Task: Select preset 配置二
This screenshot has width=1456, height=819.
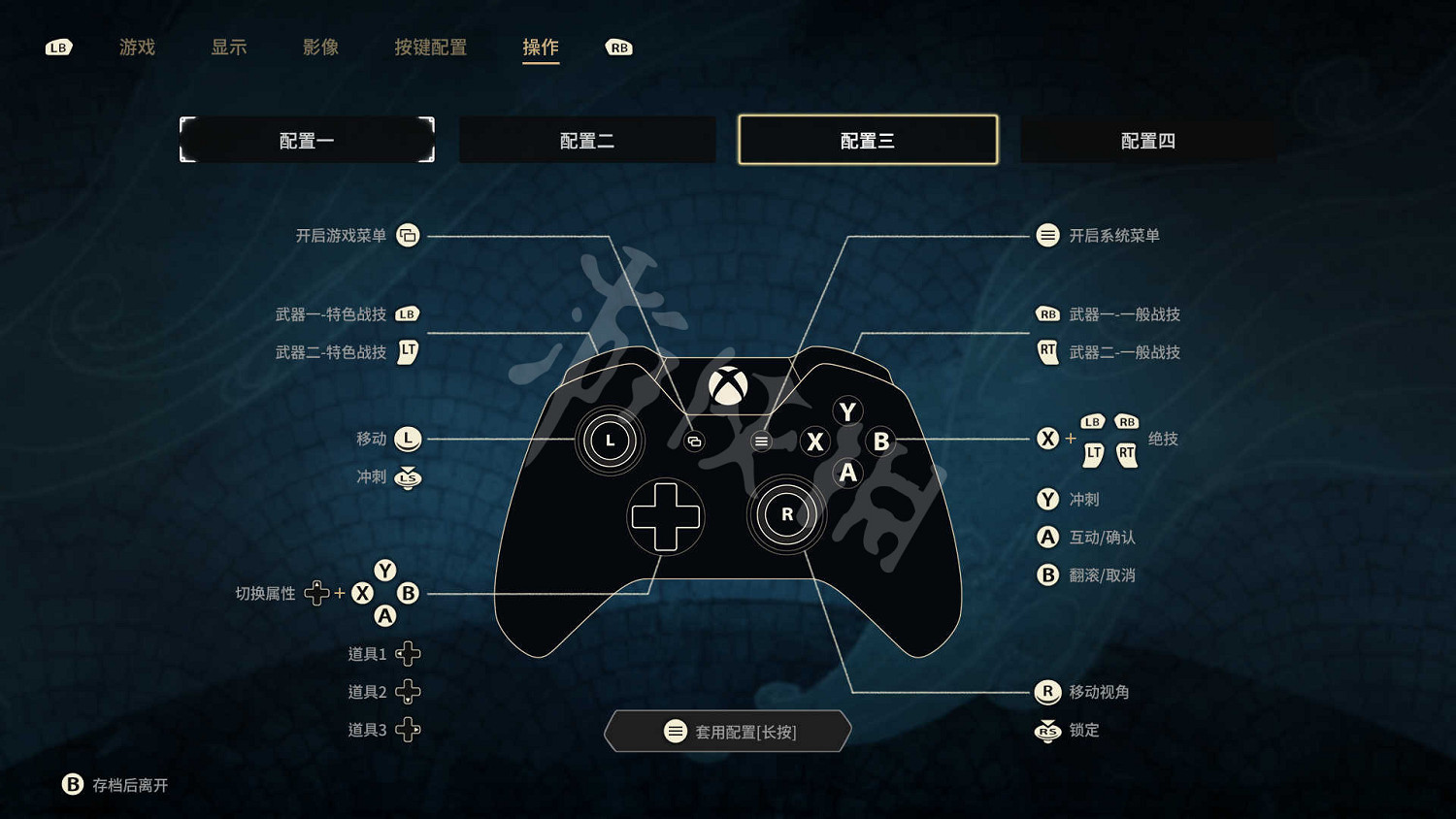Action: 586,139
